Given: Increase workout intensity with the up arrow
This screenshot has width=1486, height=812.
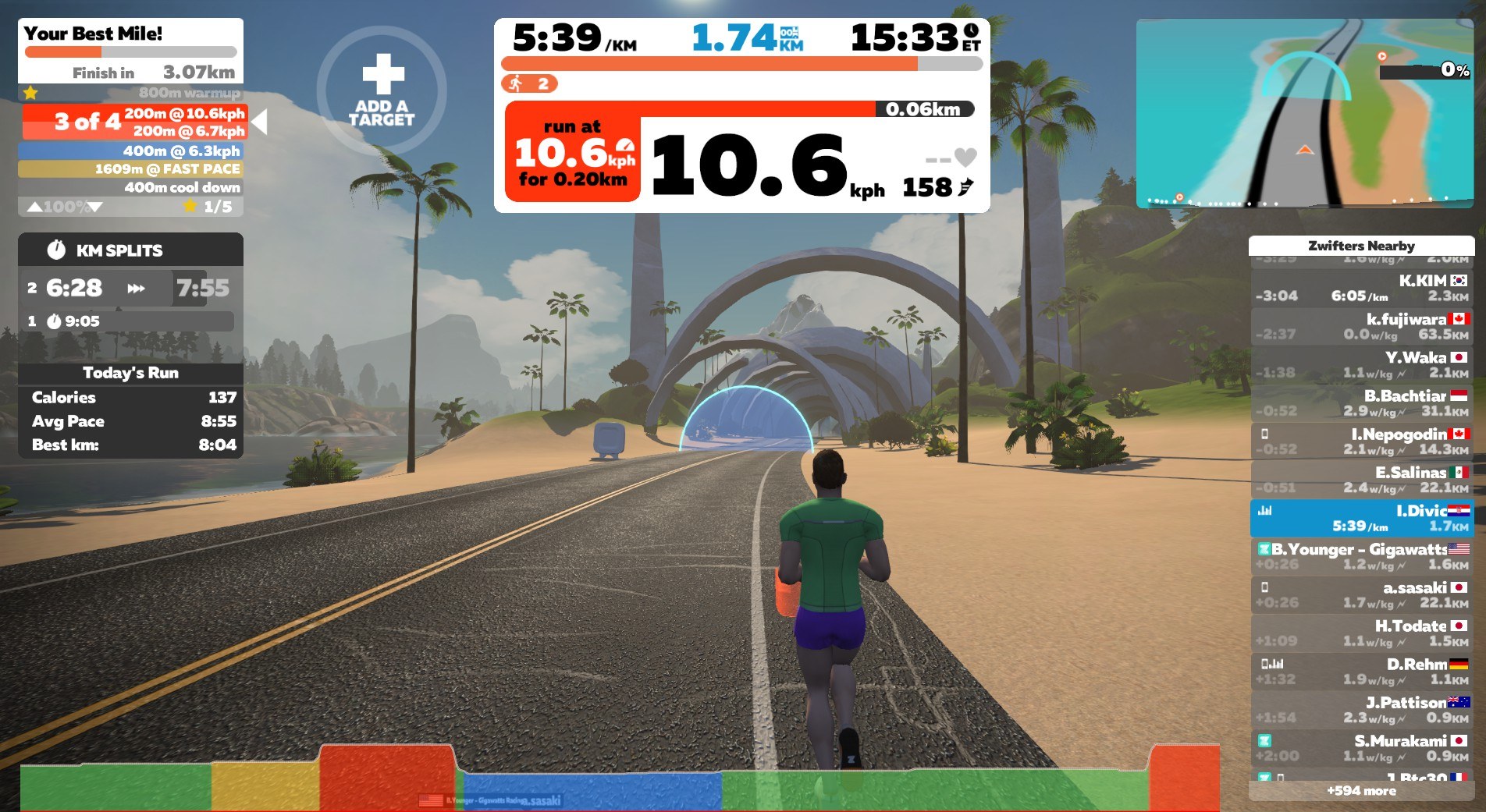Looking at the screenshot, I should (35, 207).
